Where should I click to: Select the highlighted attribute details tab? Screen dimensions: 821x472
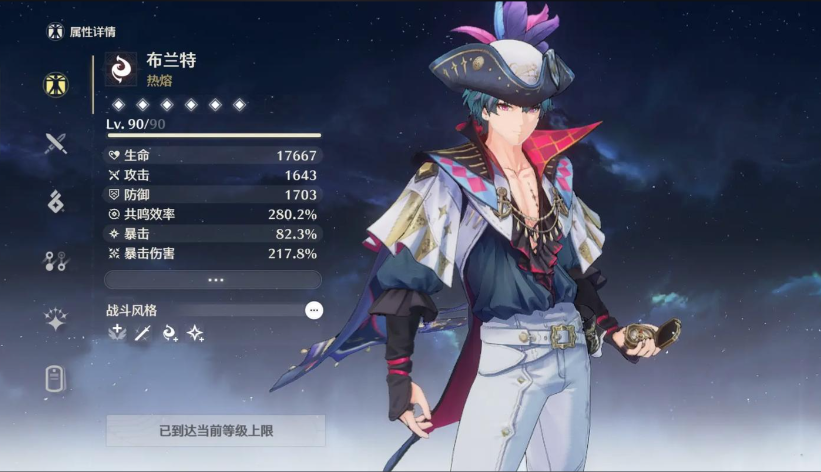[56, 84]
